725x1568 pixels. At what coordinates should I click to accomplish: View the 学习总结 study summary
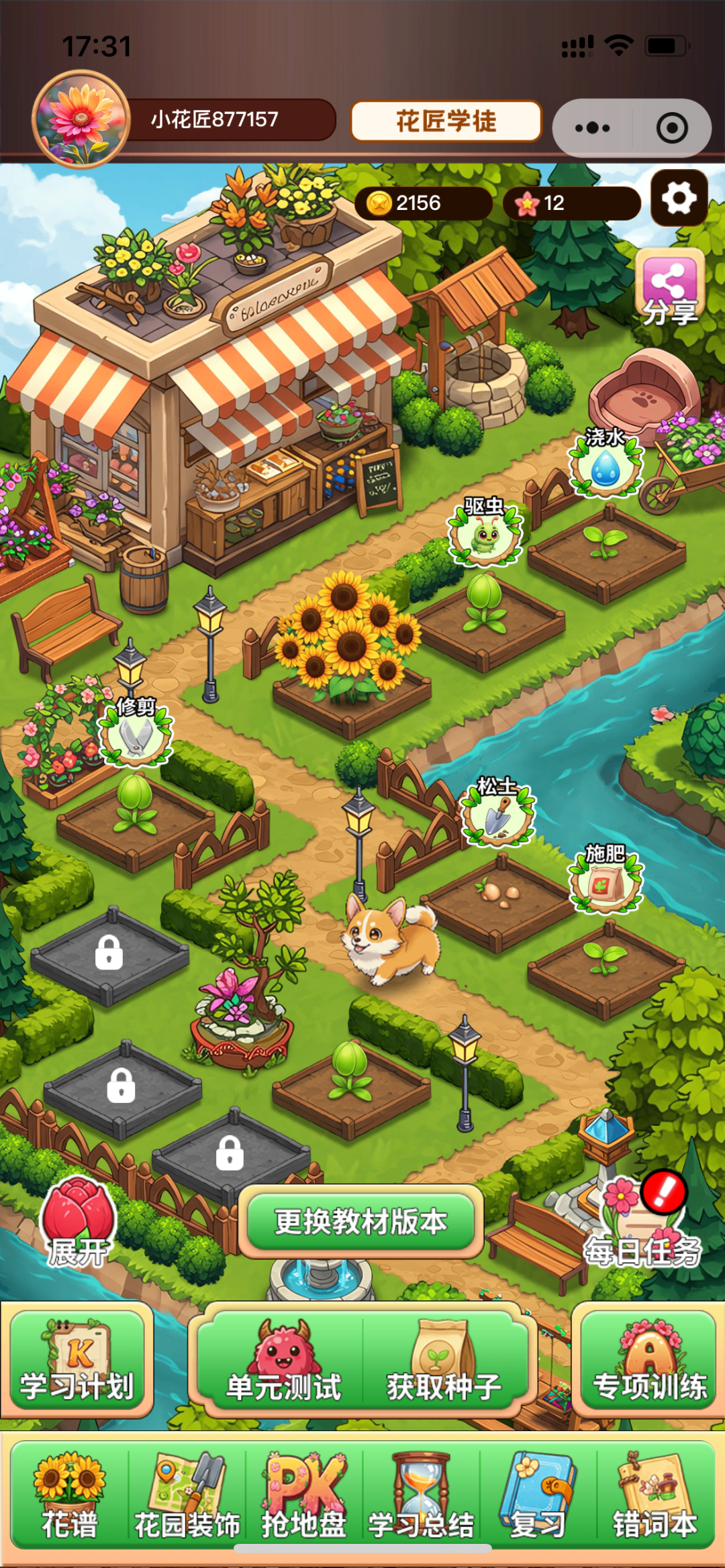pyautogui.click(x=421, y=1496)
